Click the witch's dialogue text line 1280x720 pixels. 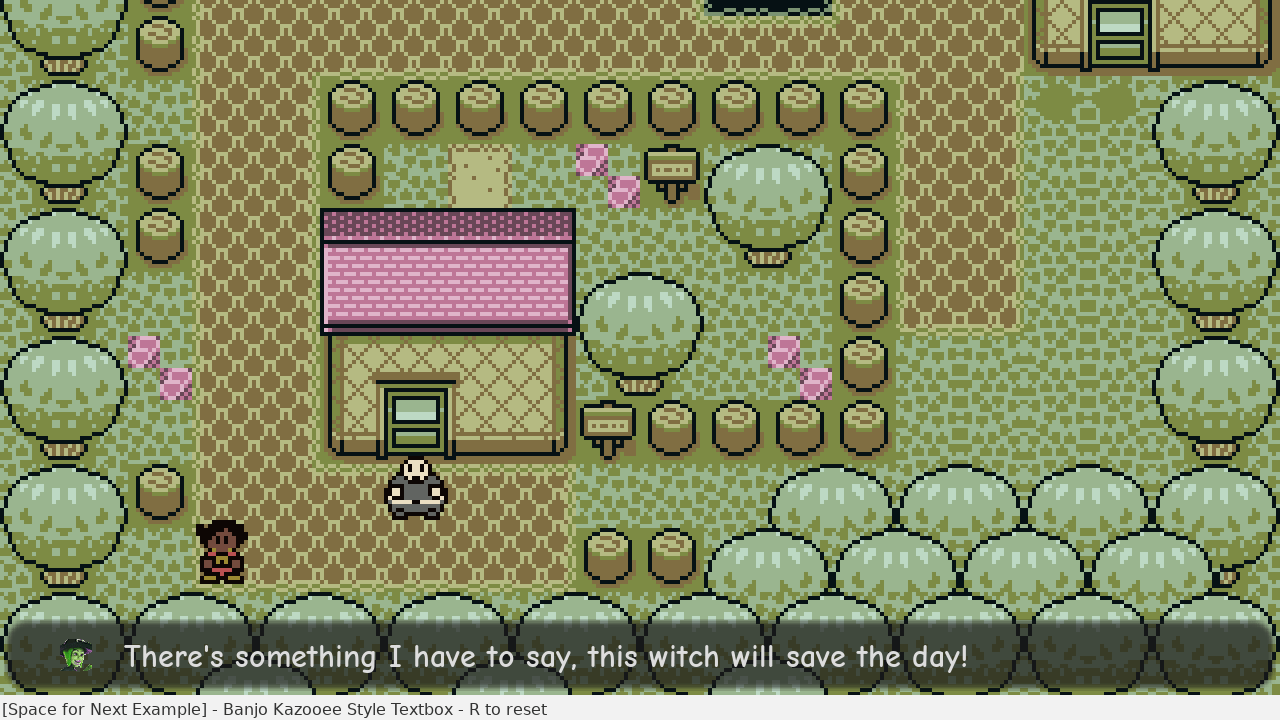(545, 657)
